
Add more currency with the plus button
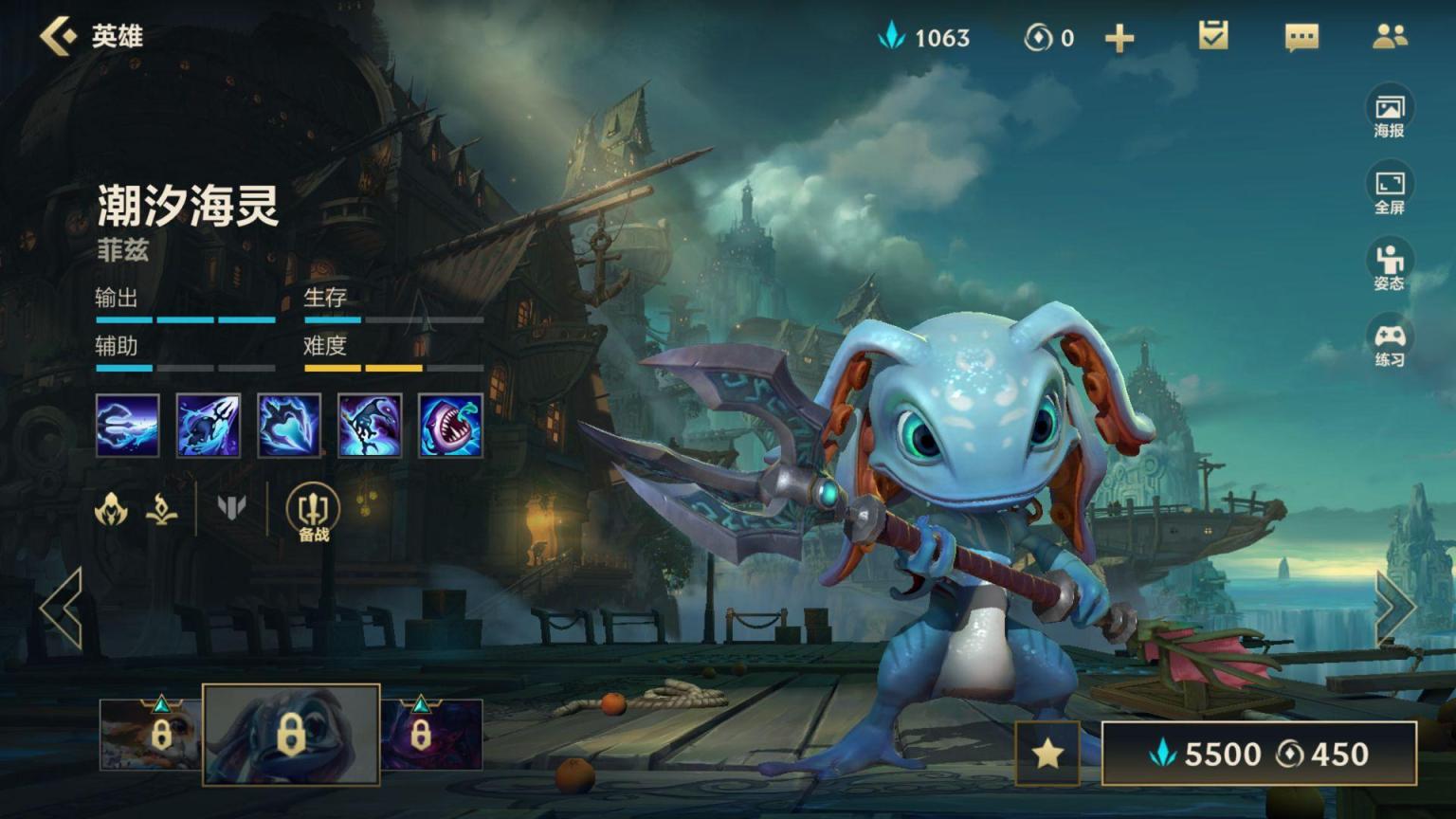tap(1119, 38)
